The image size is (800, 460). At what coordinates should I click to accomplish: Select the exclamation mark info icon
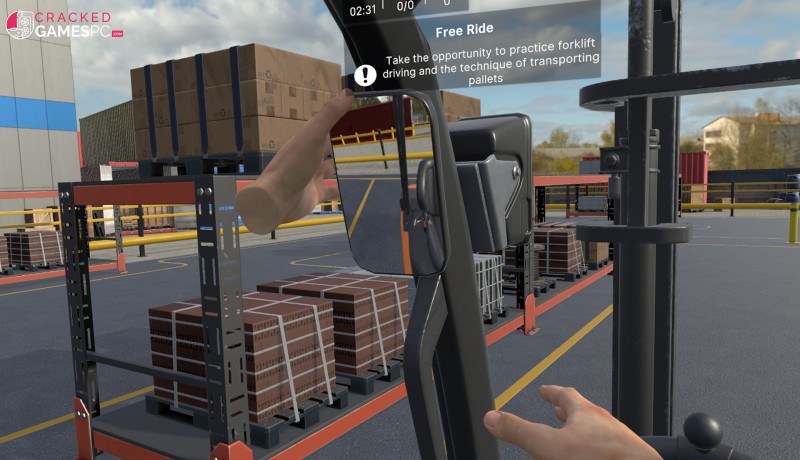pyautogui.click(x=366, y=74)
